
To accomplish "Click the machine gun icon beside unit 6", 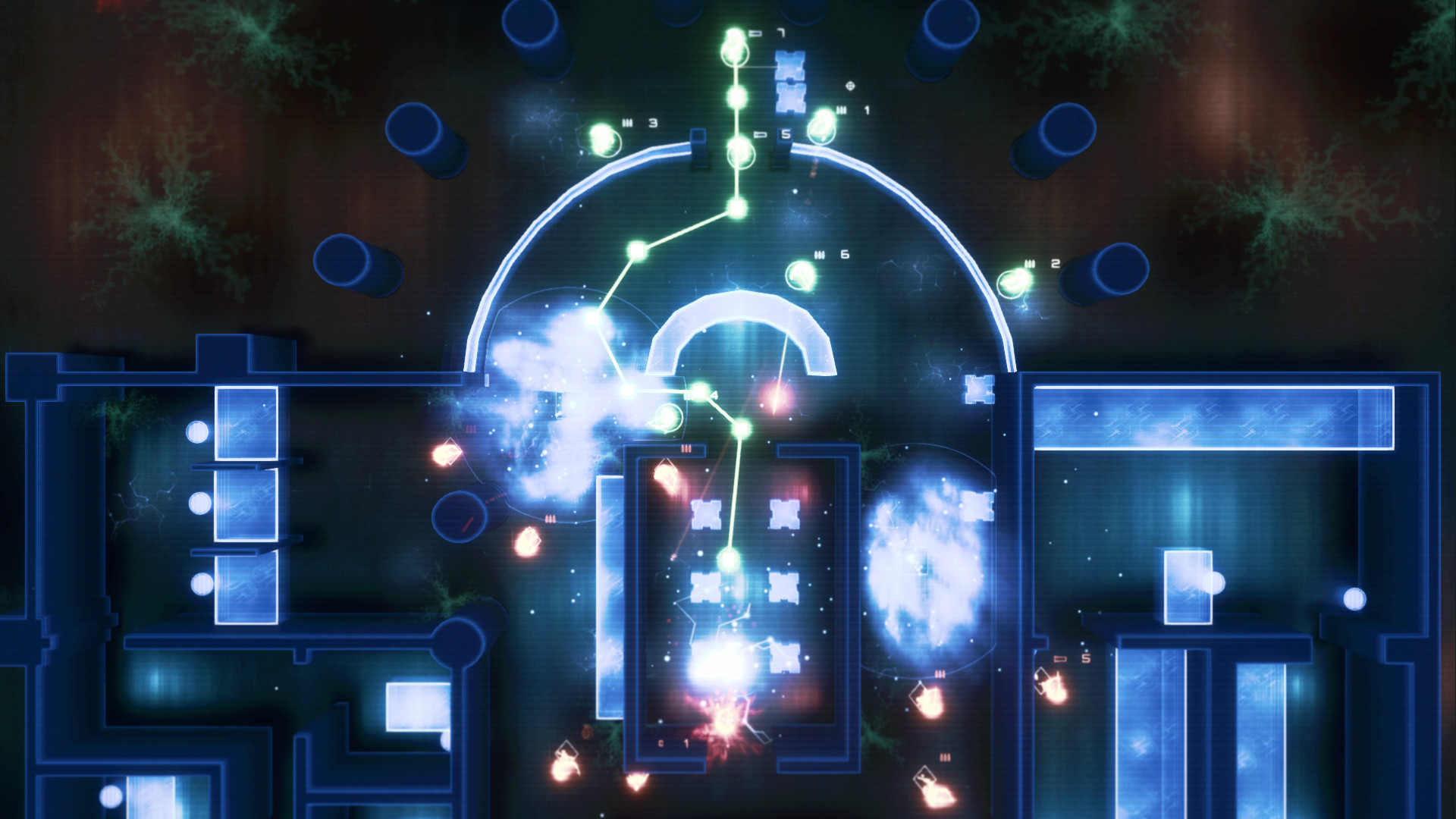I will click(x=820, y=255).
